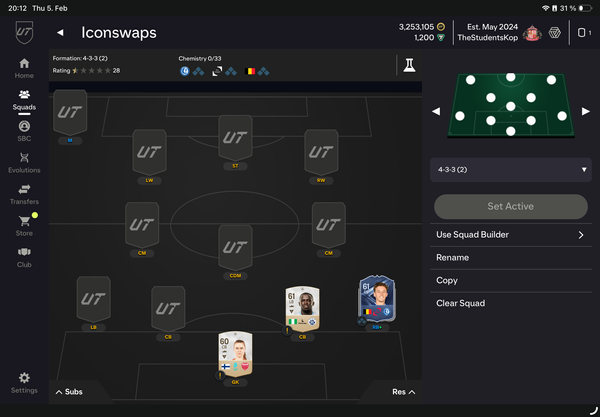
Task: Click the back arrow beside Iconswaps
Action: pos(60,33)
